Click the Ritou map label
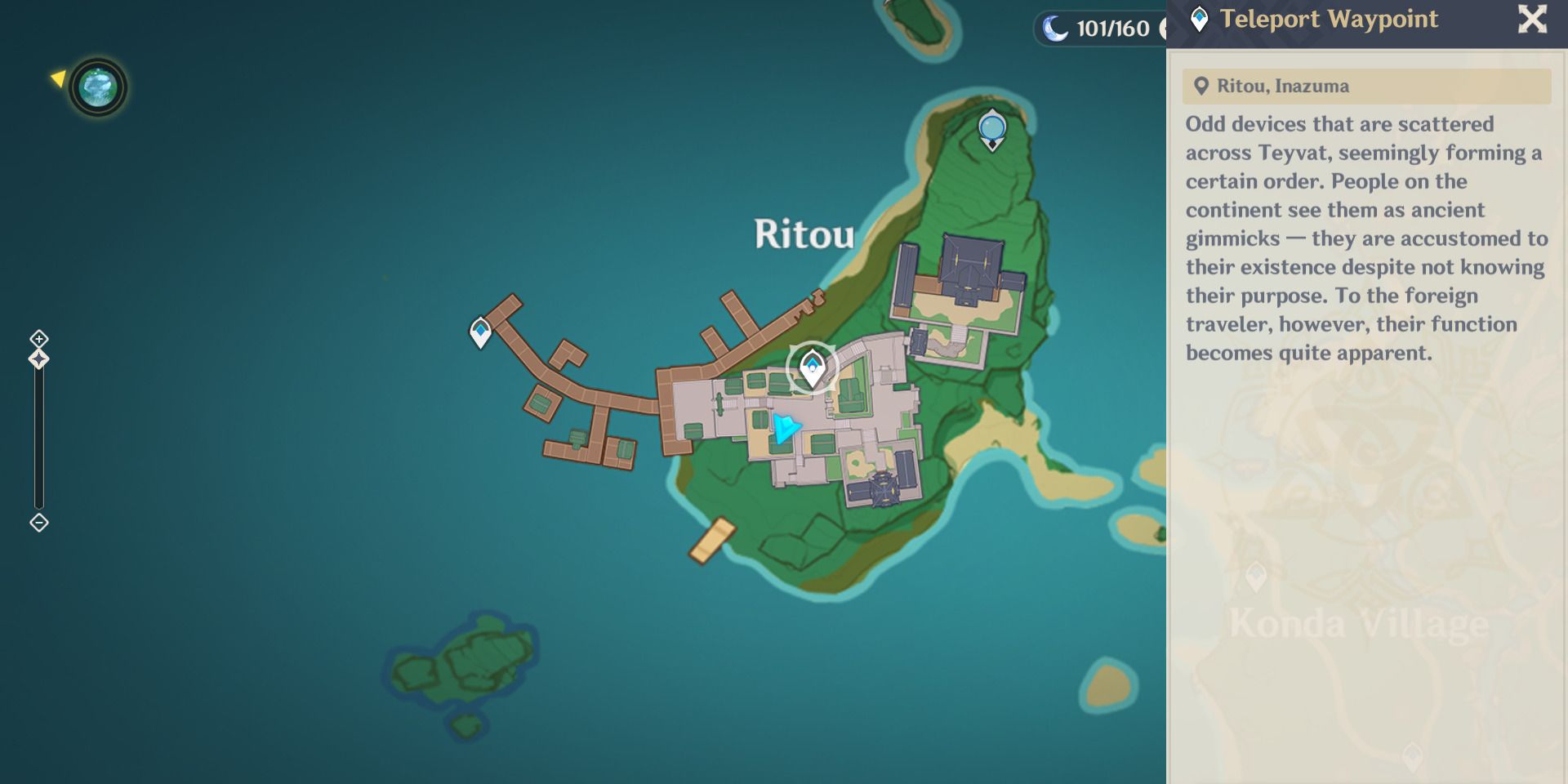Image resolution: width=1568 pixels, height=784 pixels. [x=804, y=236]
